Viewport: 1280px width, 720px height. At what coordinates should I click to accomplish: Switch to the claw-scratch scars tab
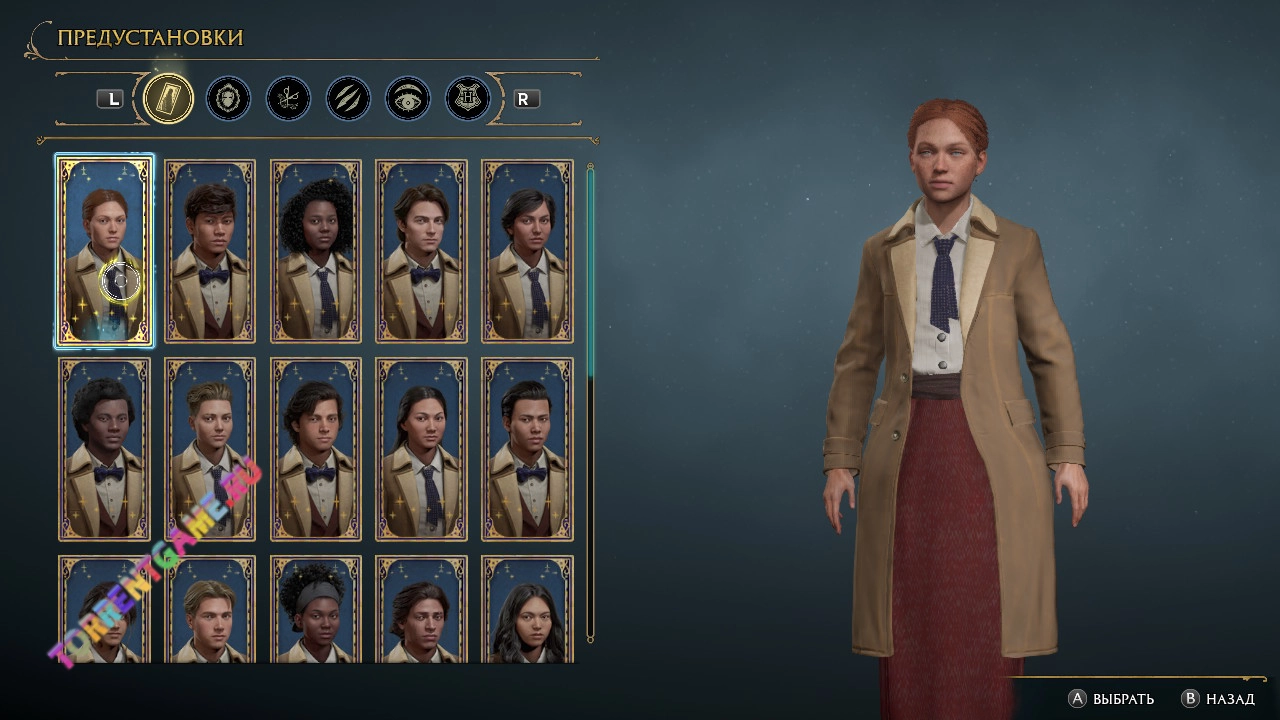click(348, 99)
